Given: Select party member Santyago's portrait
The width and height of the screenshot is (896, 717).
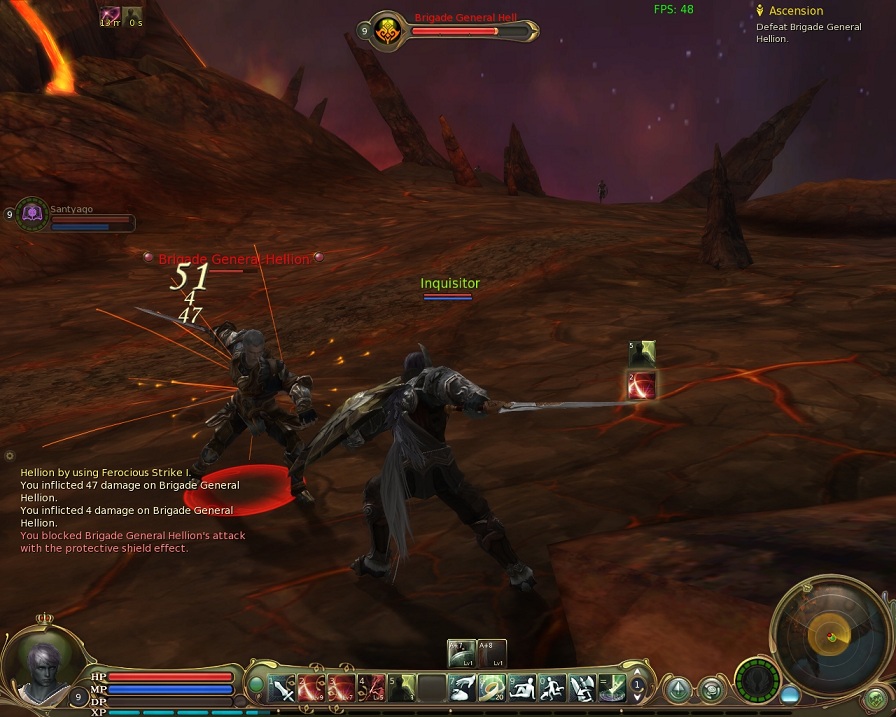Looking at the screenshot, I should (33, 213).
